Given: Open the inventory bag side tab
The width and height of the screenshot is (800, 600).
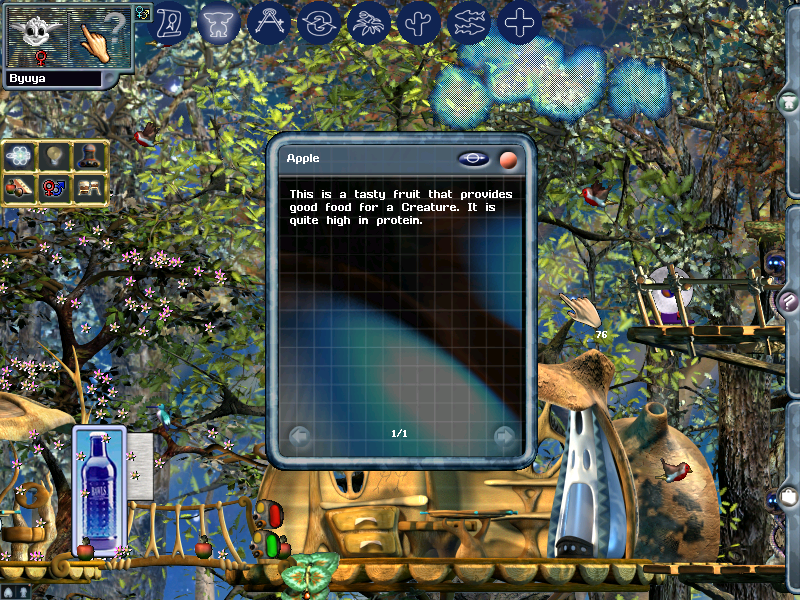Looking at the screenshot, I should click(789, 497).
